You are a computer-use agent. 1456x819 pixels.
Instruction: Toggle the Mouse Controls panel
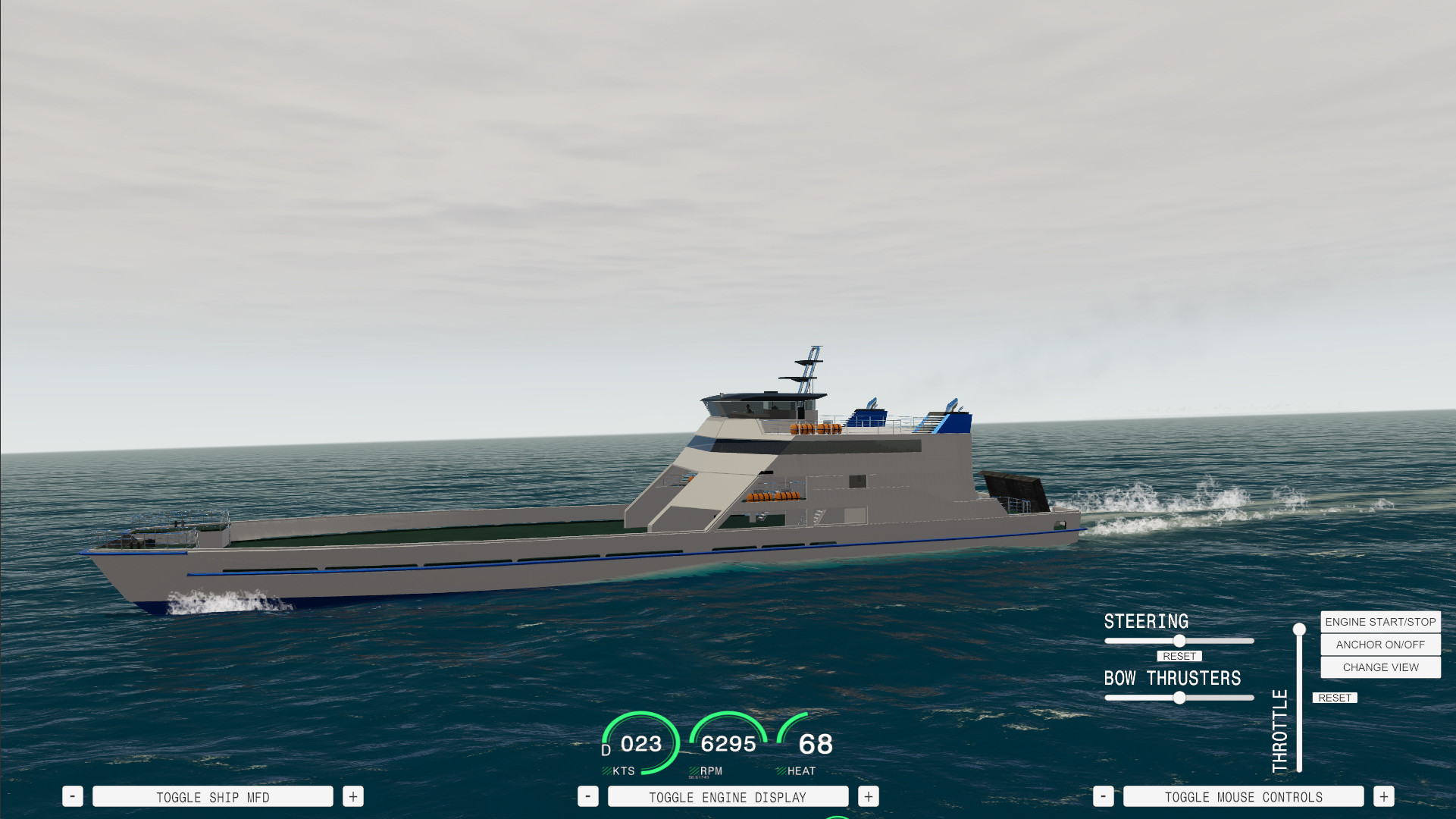click(1243, 796)
